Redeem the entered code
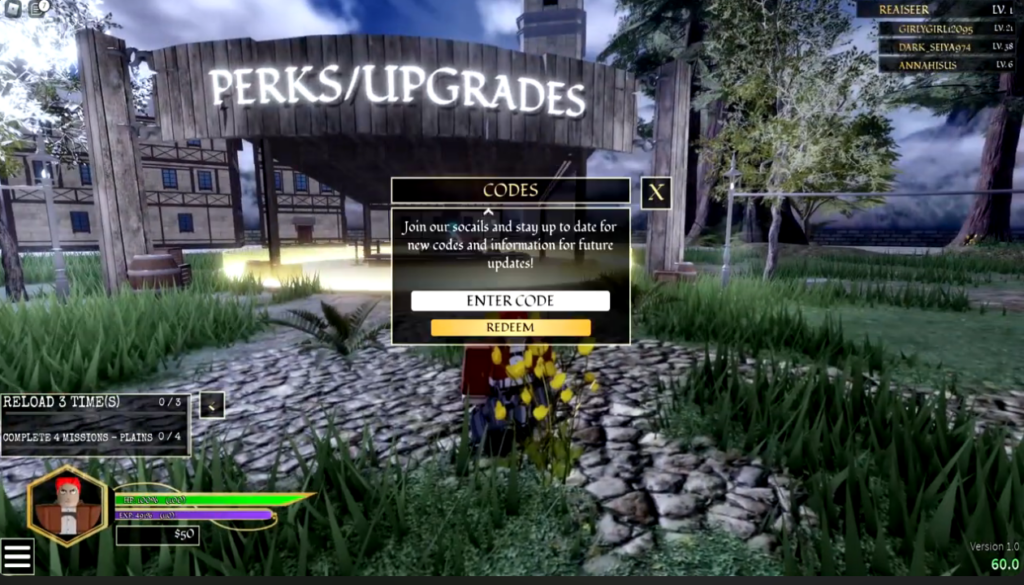This screenshot has width=1024, height=585. pyautogui.click(x=510, y=328)
